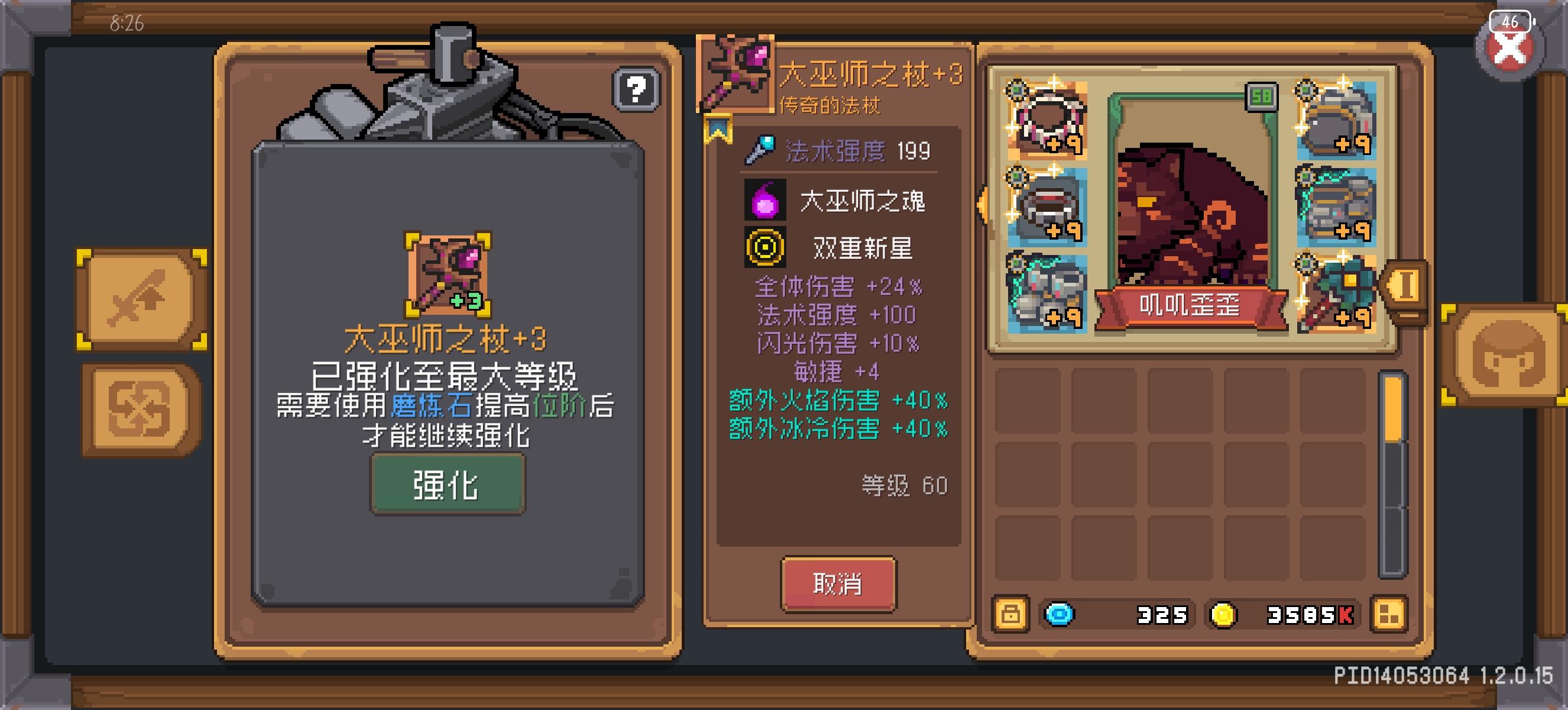Click the blue gem currency icon

tap(1059, 615)
